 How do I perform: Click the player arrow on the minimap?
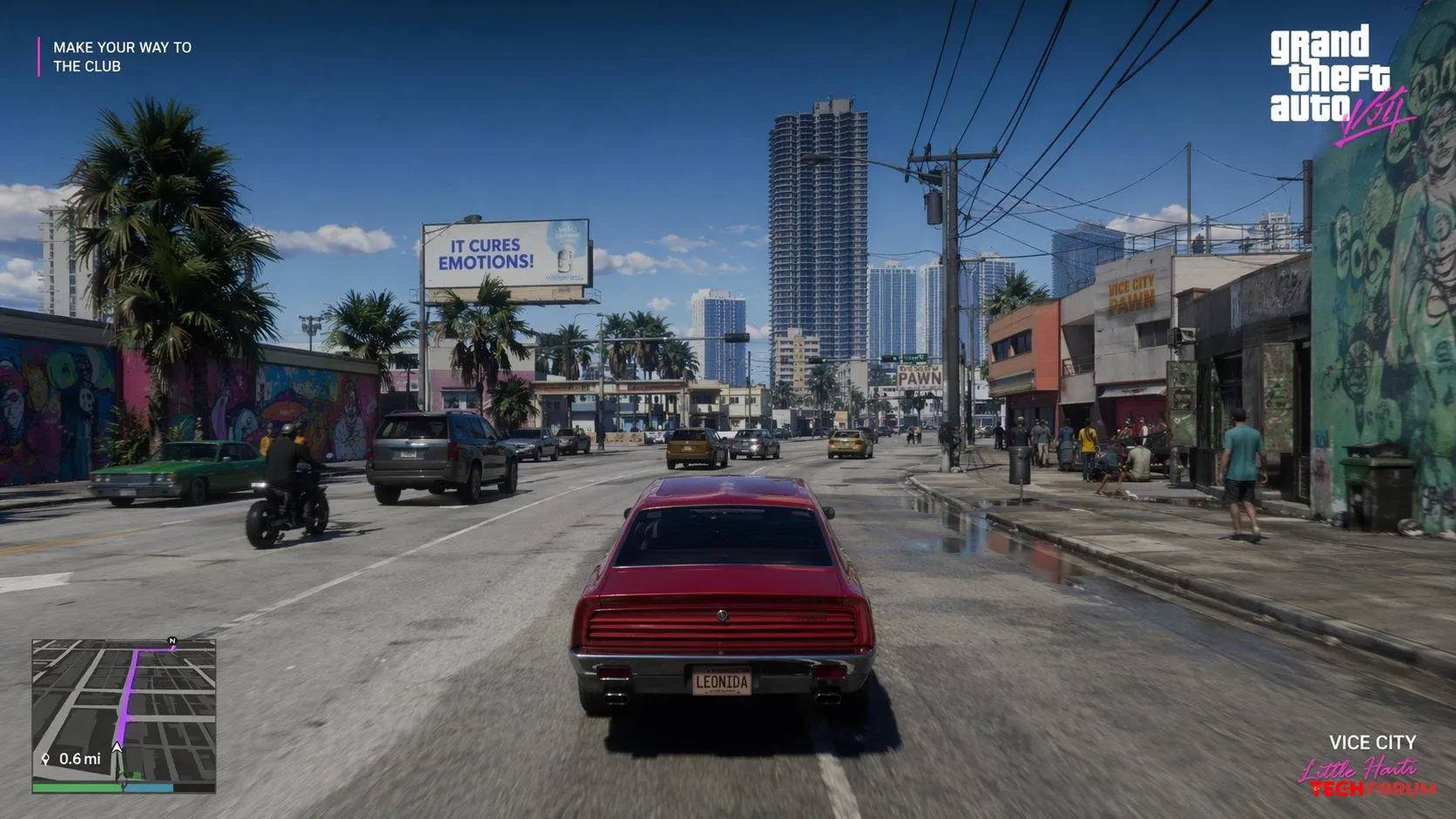(117, 747)
